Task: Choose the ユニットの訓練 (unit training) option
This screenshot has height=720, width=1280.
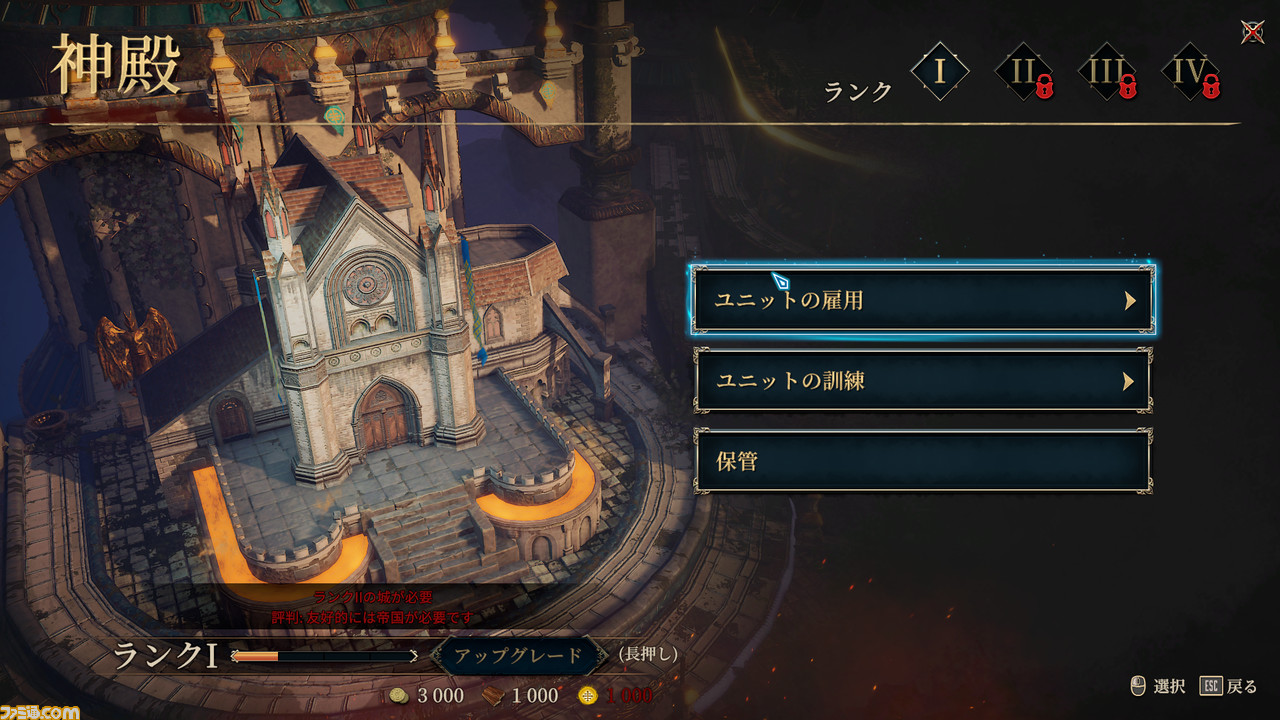Action: (922, 381)
